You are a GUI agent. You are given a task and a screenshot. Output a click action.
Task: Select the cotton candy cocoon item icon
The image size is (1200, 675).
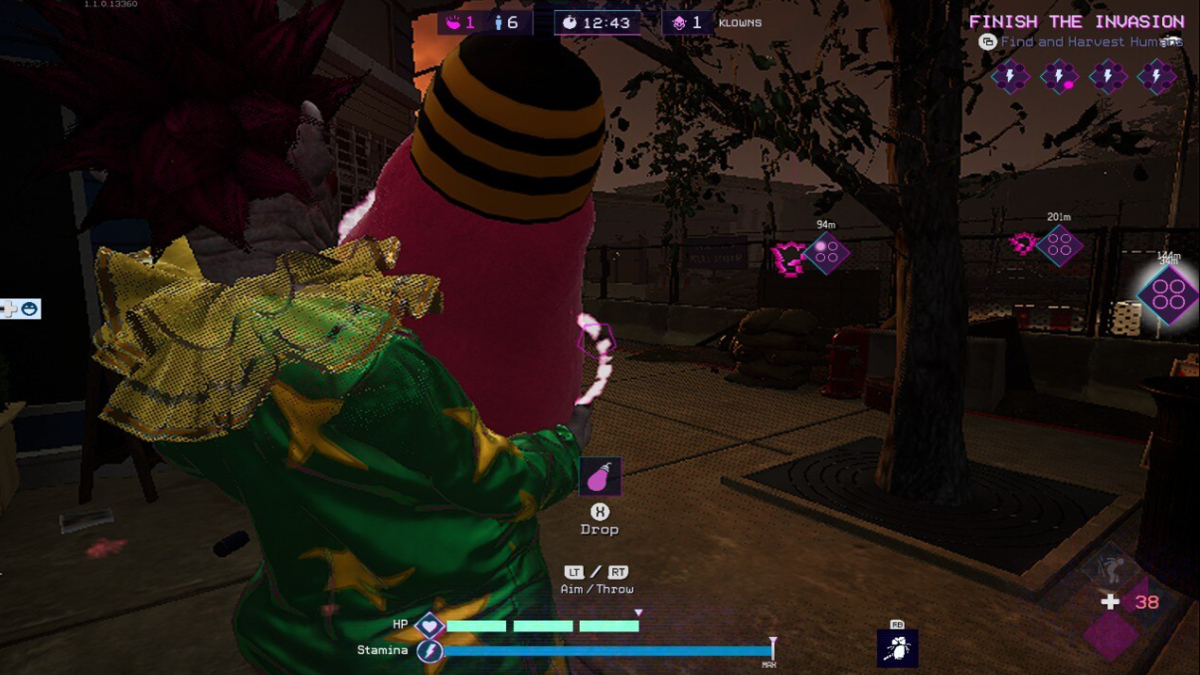tap(600, 477)
